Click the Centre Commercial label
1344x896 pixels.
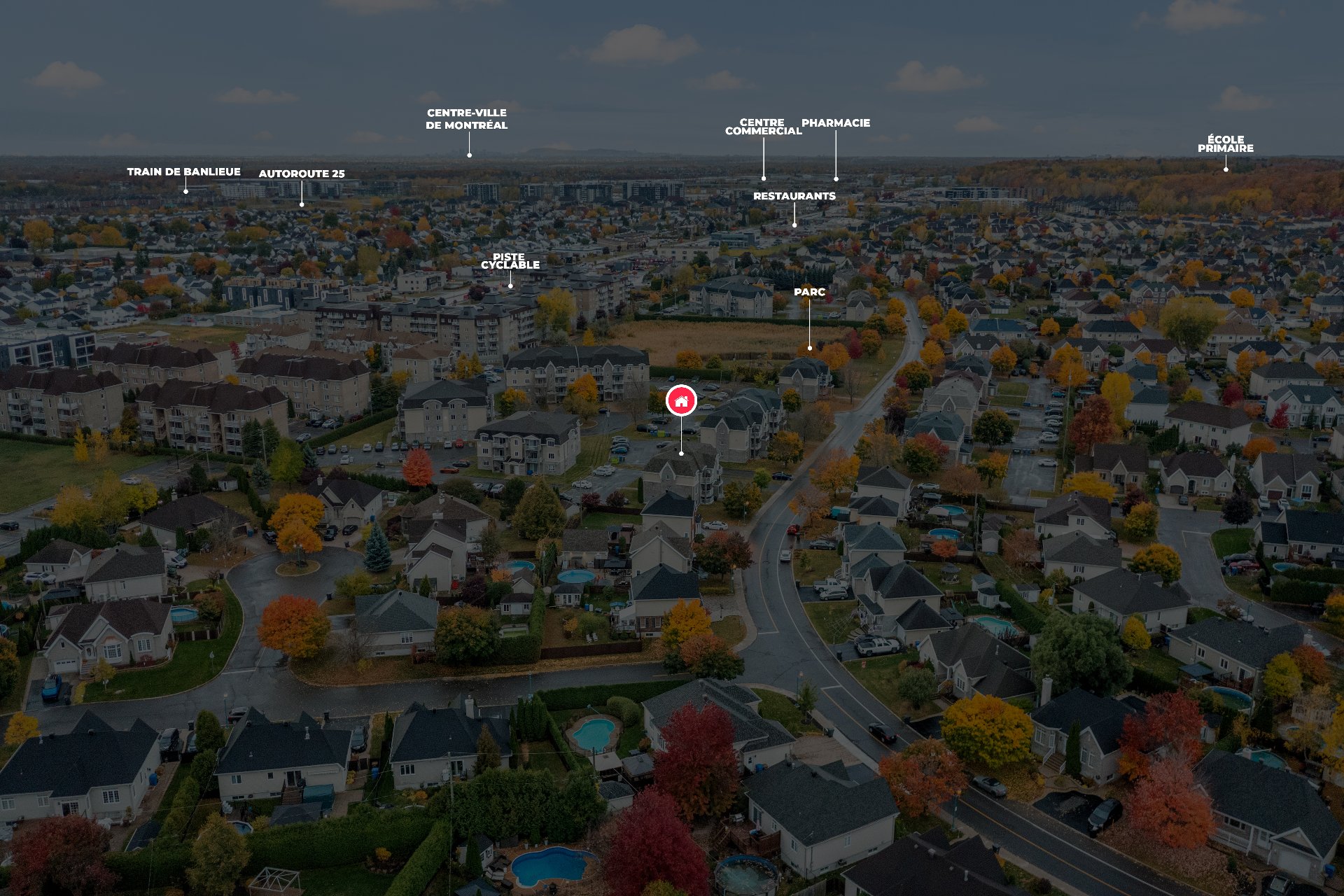763,127
